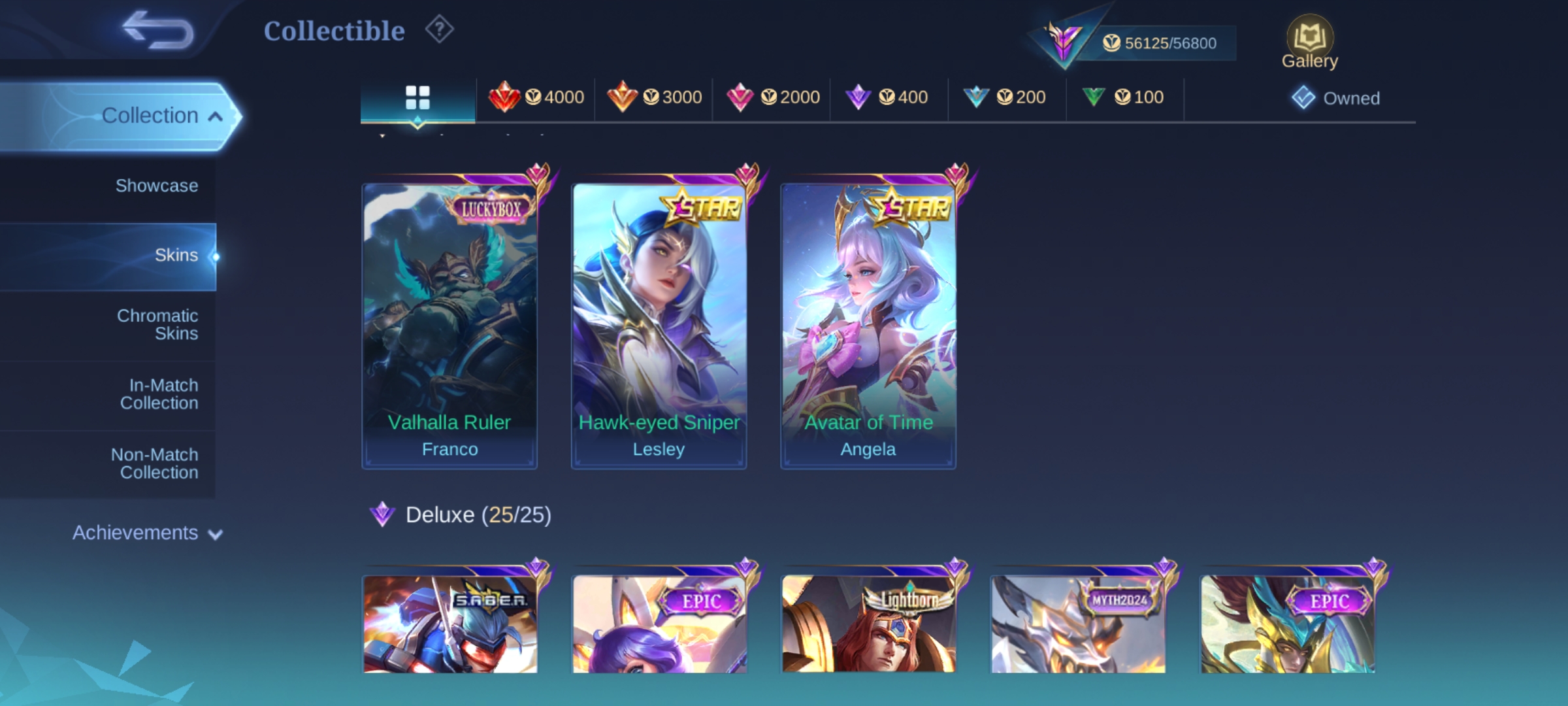Toggle the Owned filter
The width and height of the screenshot is (1568, 706).
1336,98
